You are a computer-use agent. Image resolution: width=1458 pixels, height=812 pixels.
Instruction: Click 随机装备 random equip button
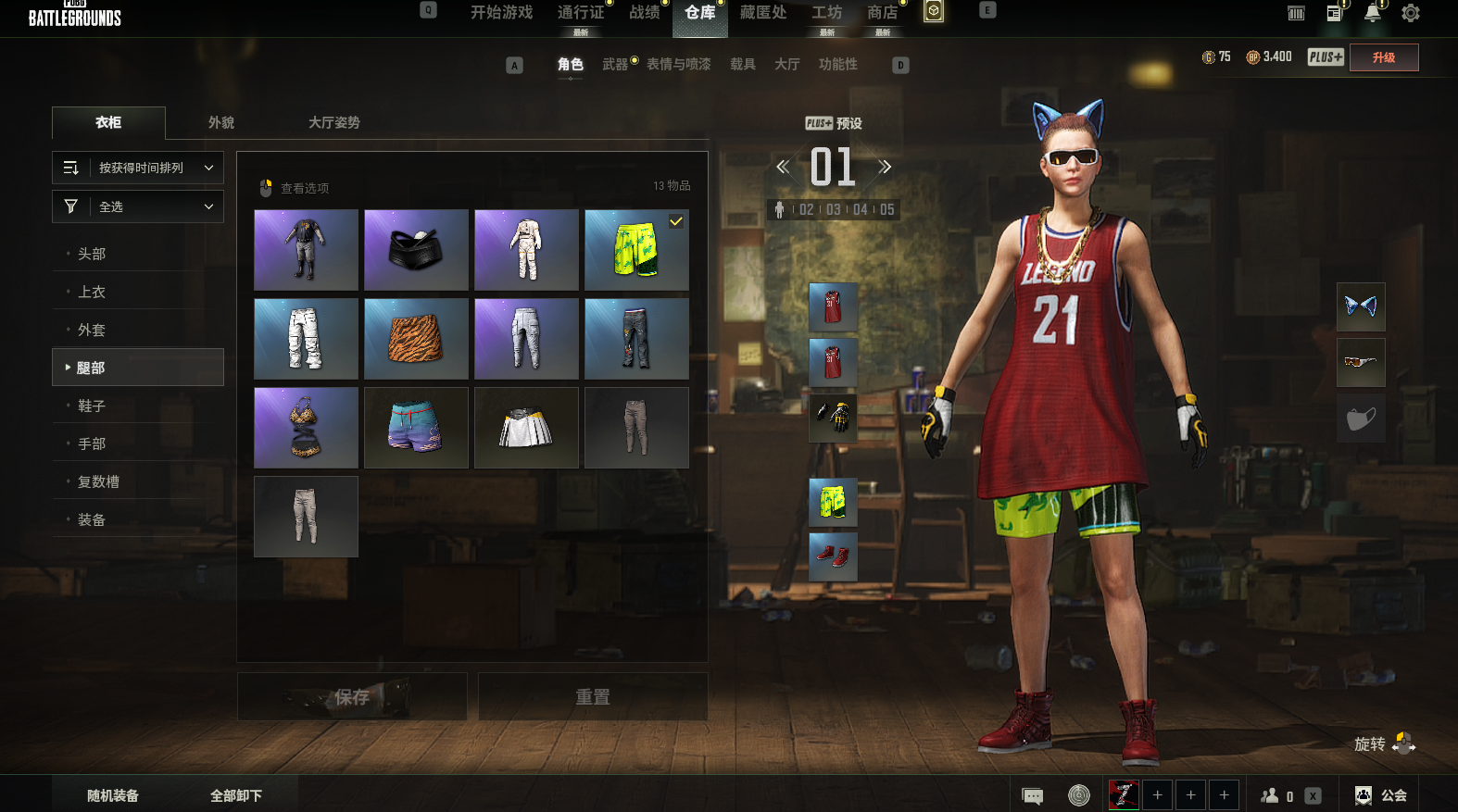coord(113,795)
